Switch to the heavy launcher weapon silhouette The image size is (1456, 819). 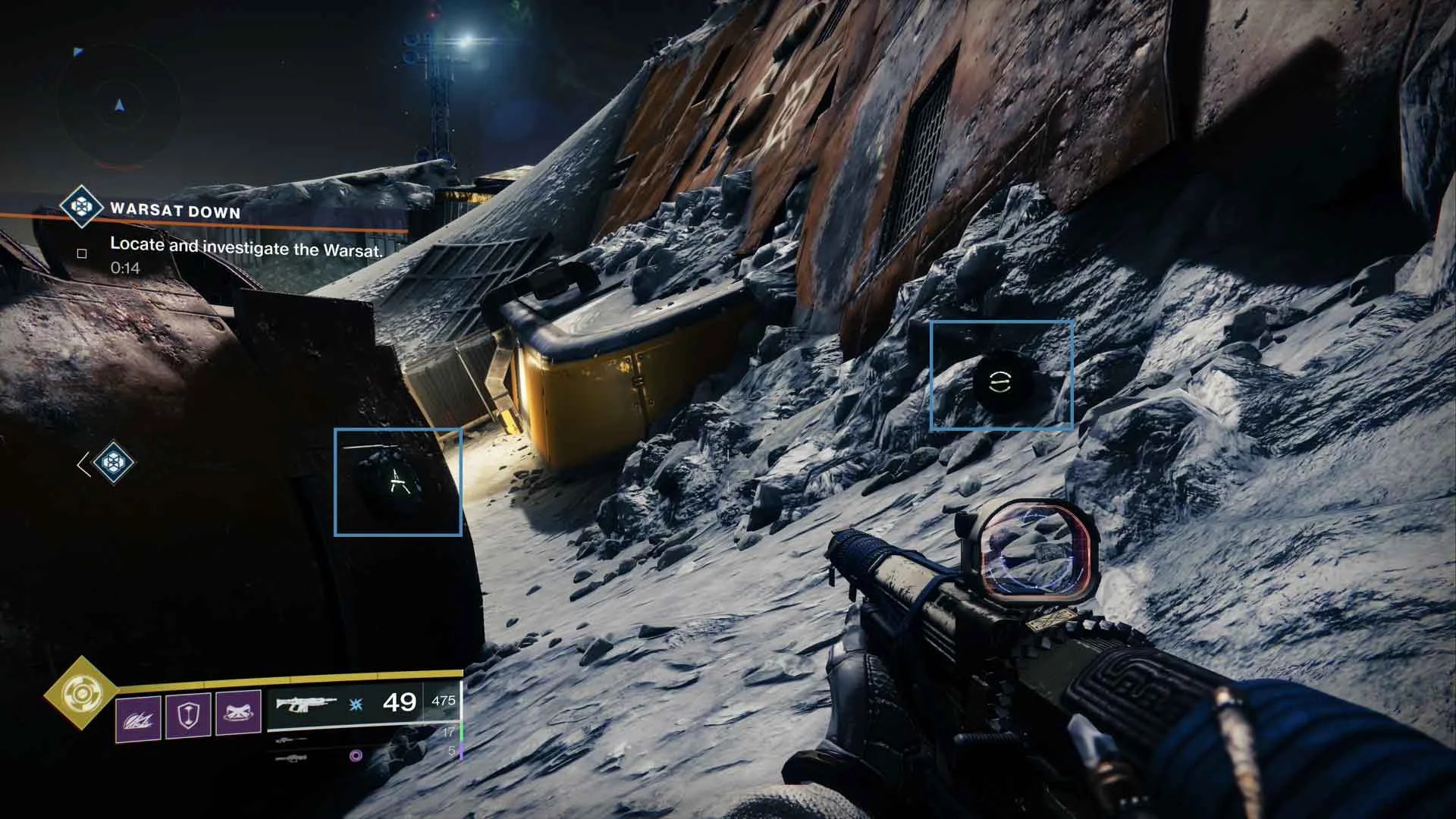tap(291, 757)
